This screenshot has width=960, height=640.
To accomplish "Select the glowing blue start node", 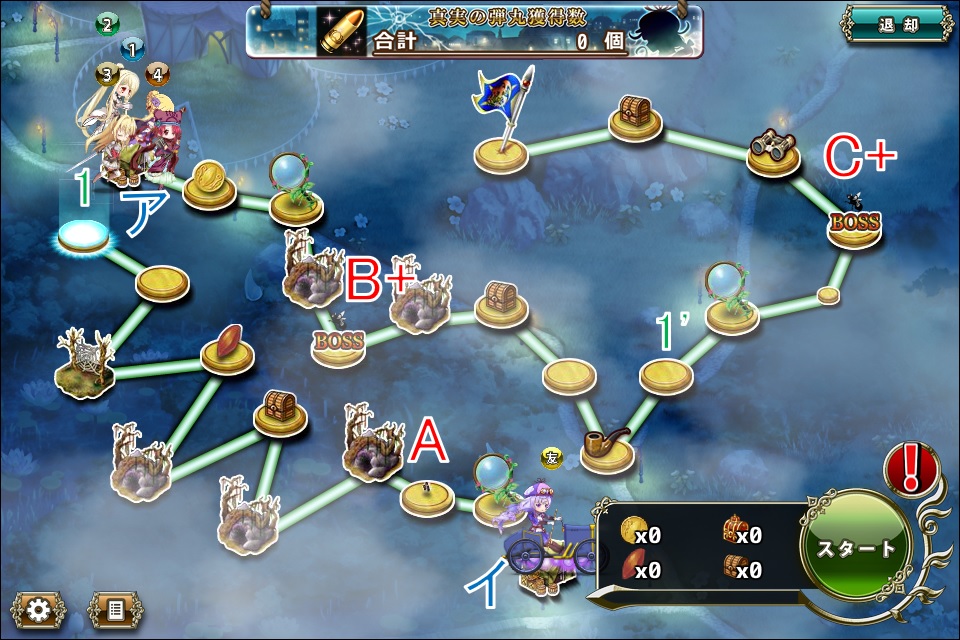I will click(83, 237).
